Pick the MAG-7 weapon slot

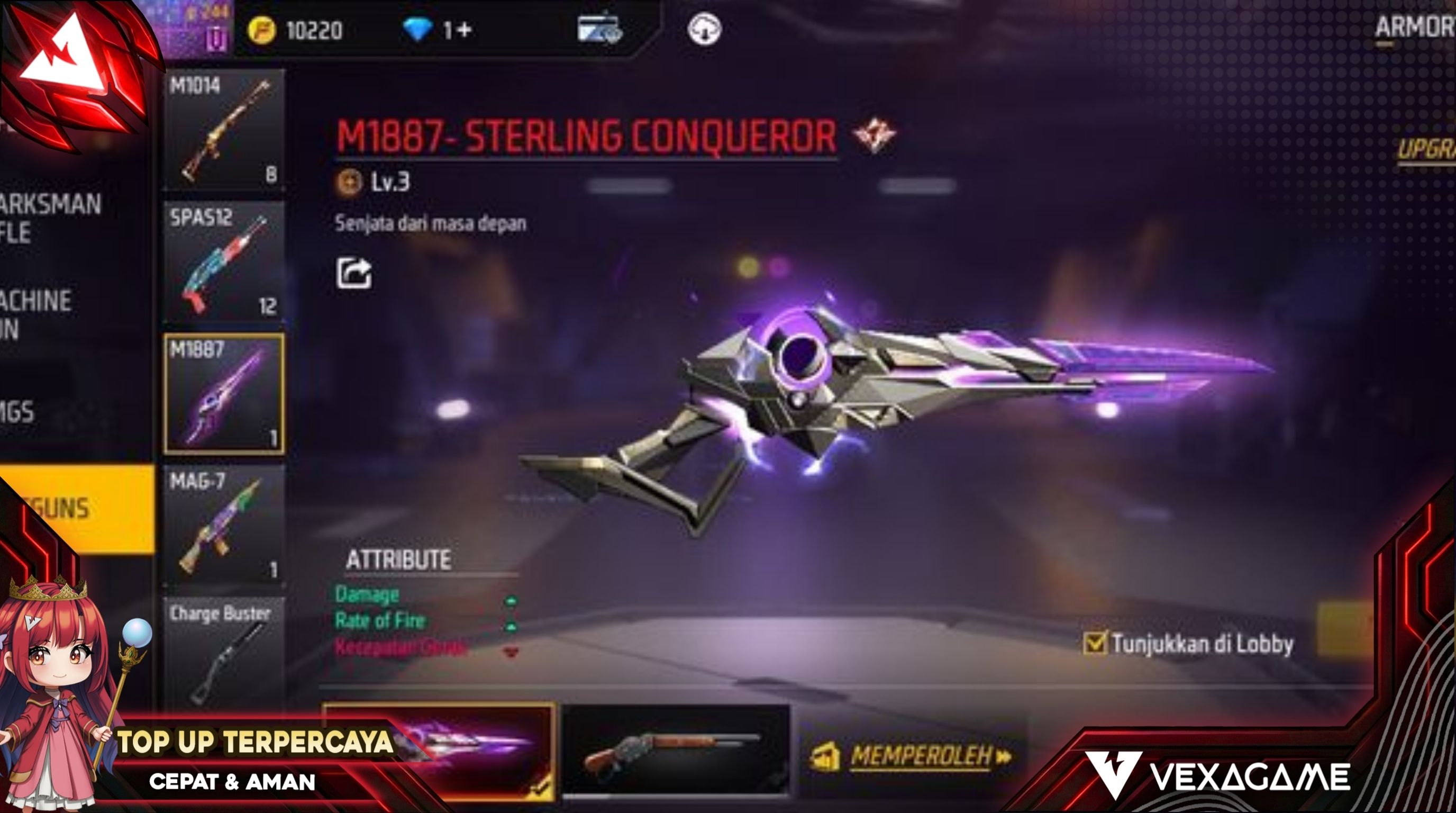[x=224, y=526]
